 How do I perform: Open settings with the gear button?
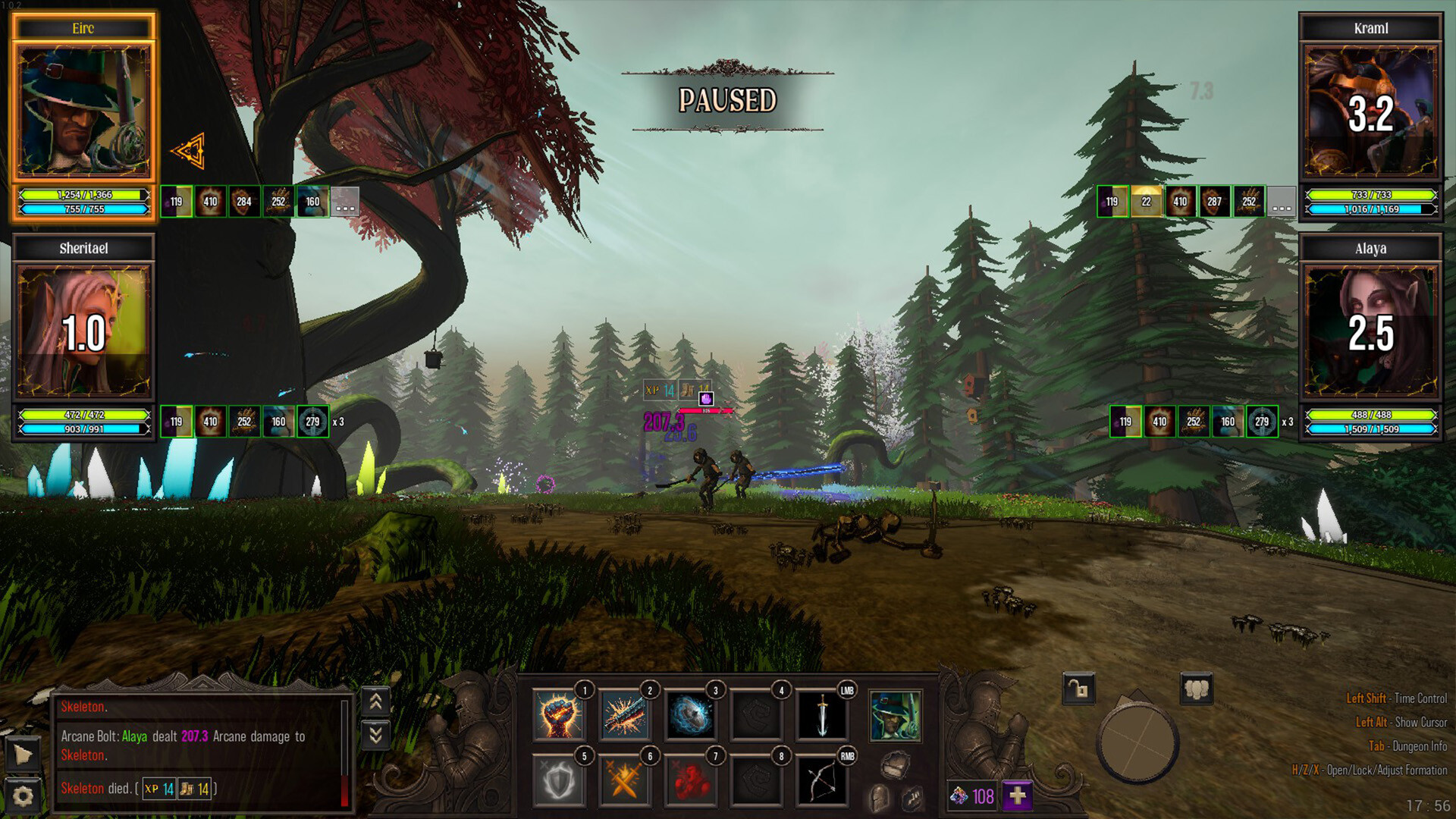coord(23,796)
